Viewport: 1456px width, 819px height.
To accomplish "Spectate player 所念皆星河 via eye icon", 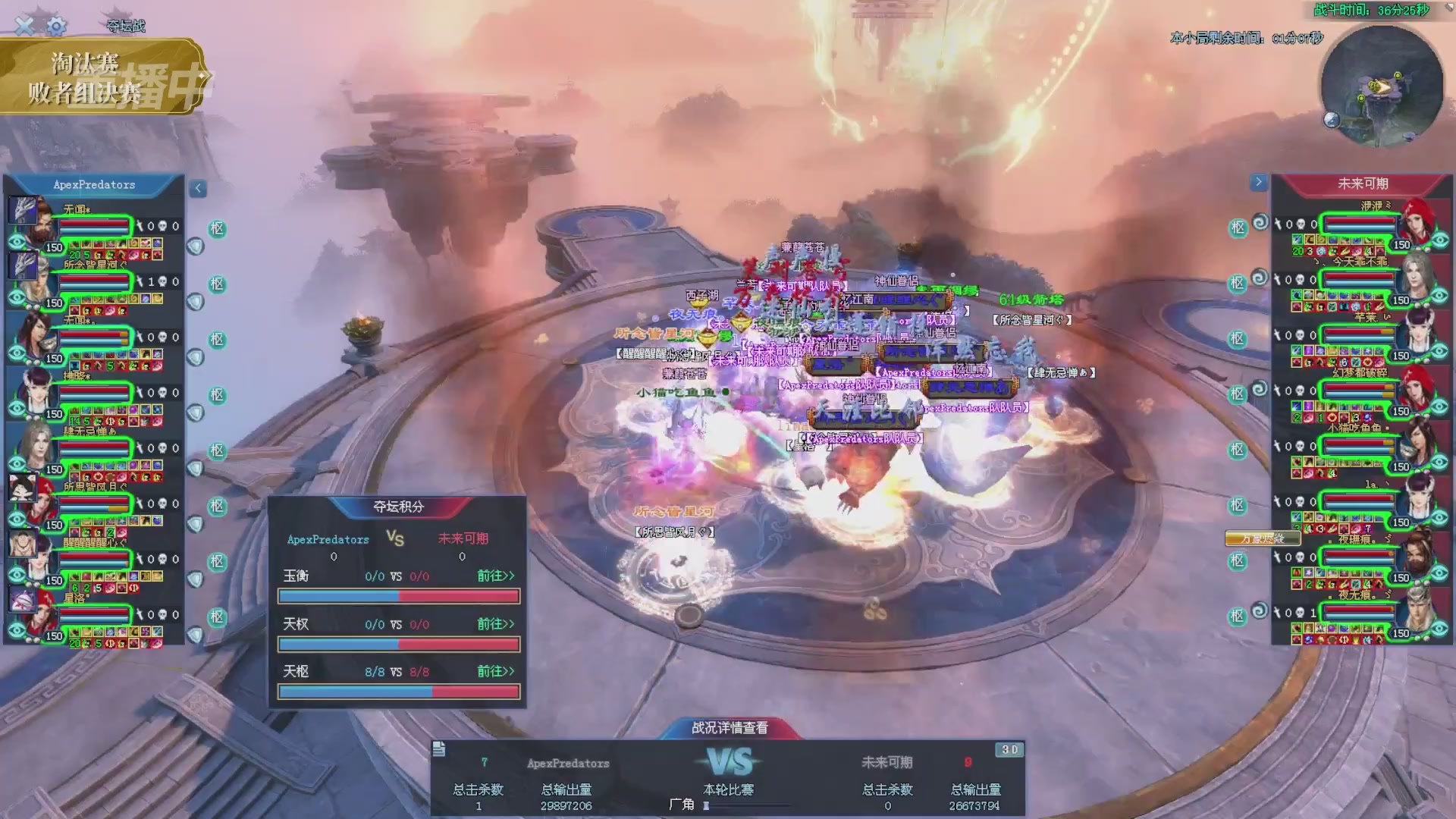I will [17, 297].
